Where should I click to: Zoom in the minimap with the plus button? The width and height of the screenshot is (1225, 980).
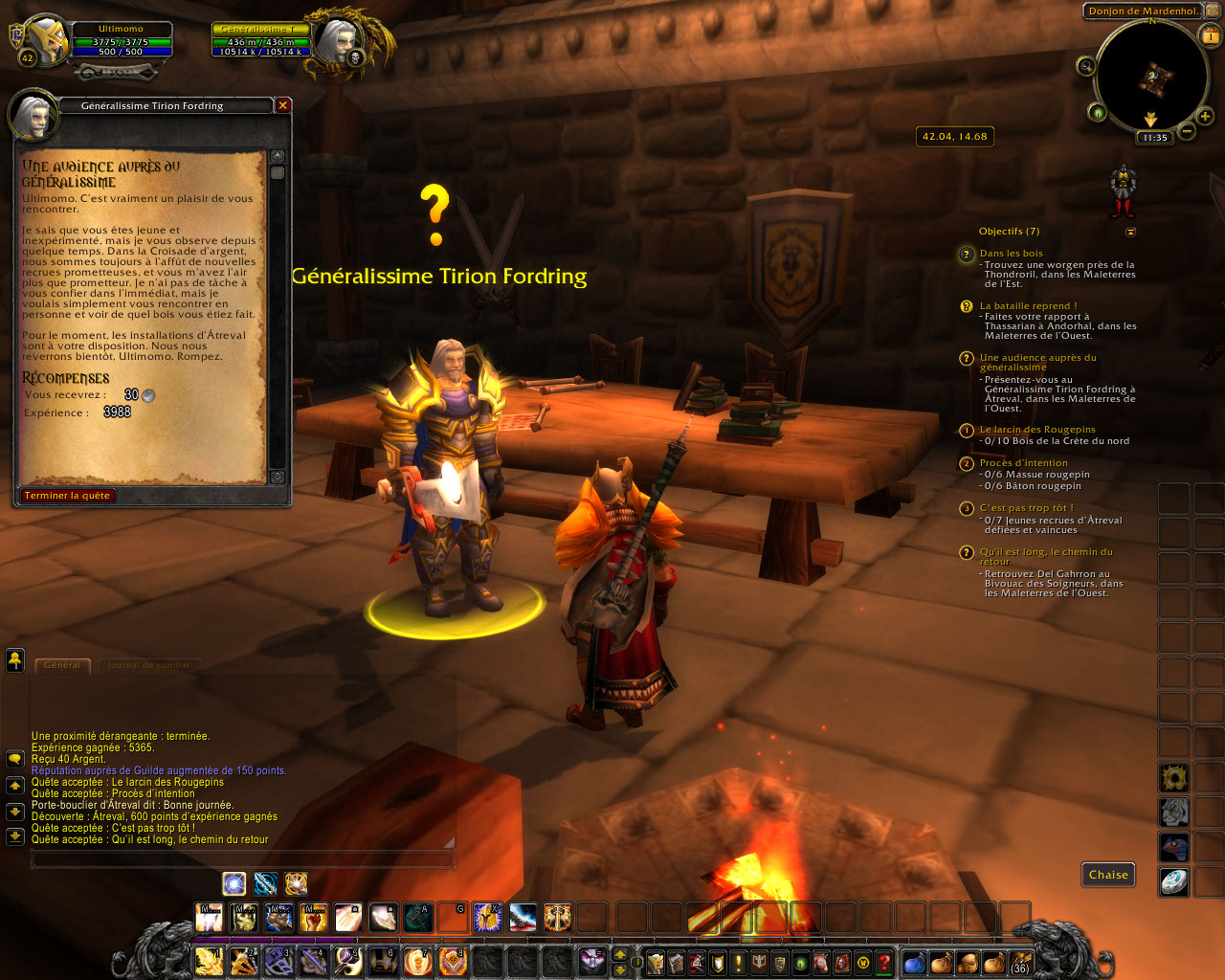point(1205,117)
